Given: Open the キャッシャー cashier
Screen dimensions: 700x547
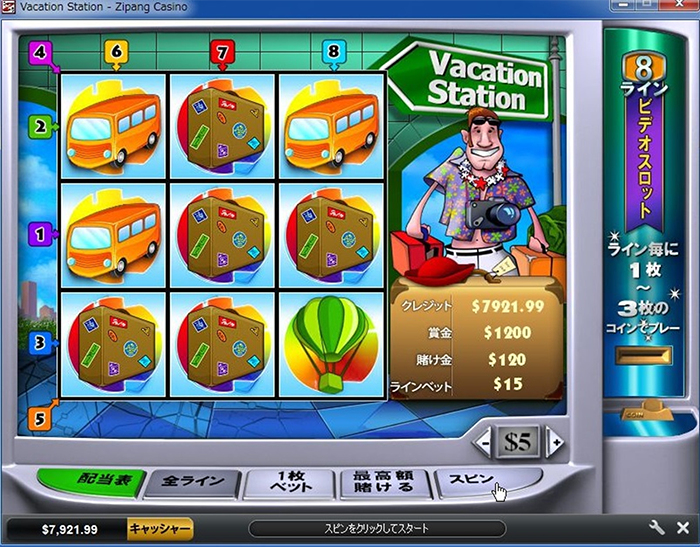Looking at the screenshot, I should point(159,528).
